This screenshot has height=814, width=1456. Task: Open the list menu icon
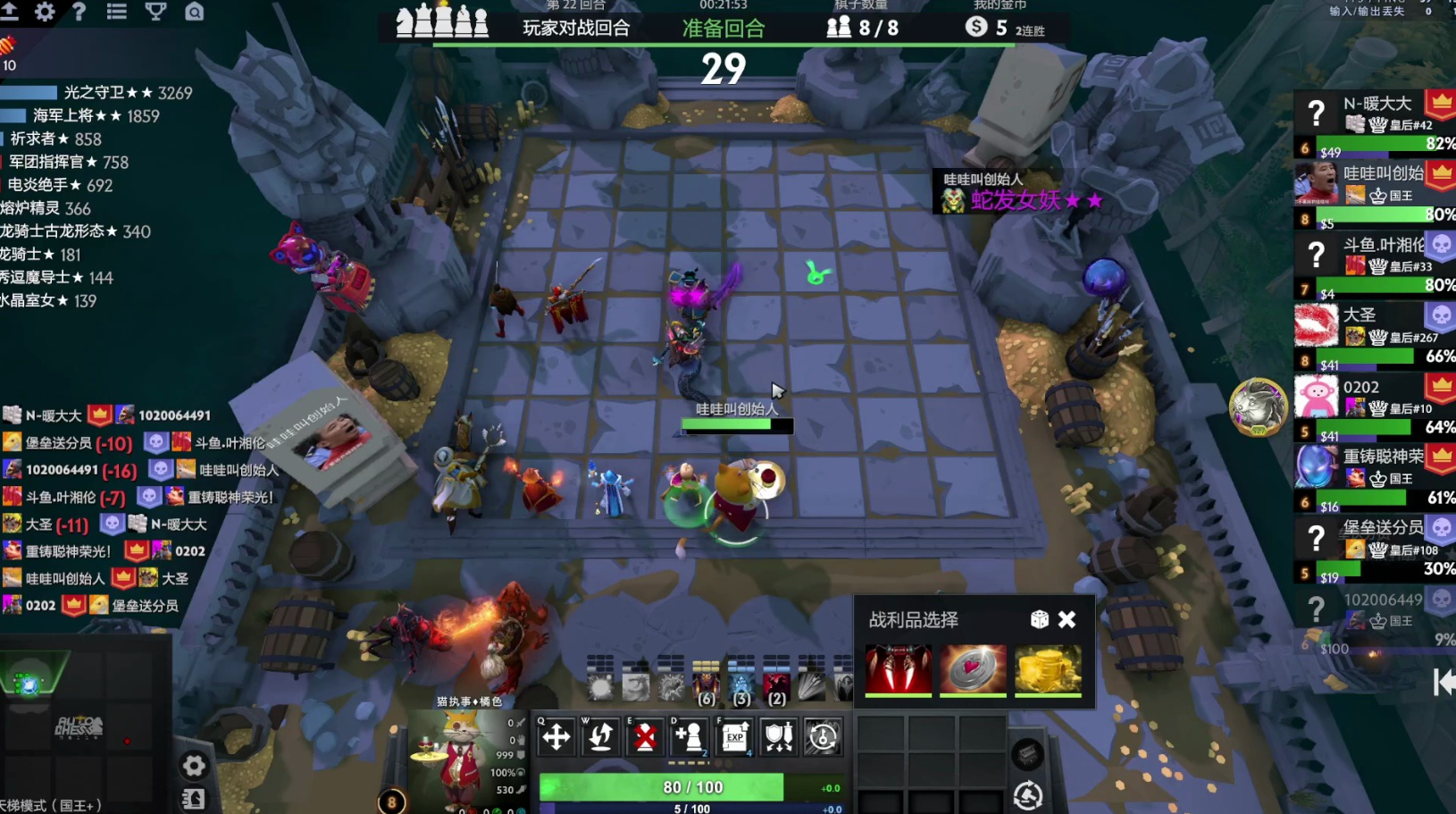pos(116,12)
